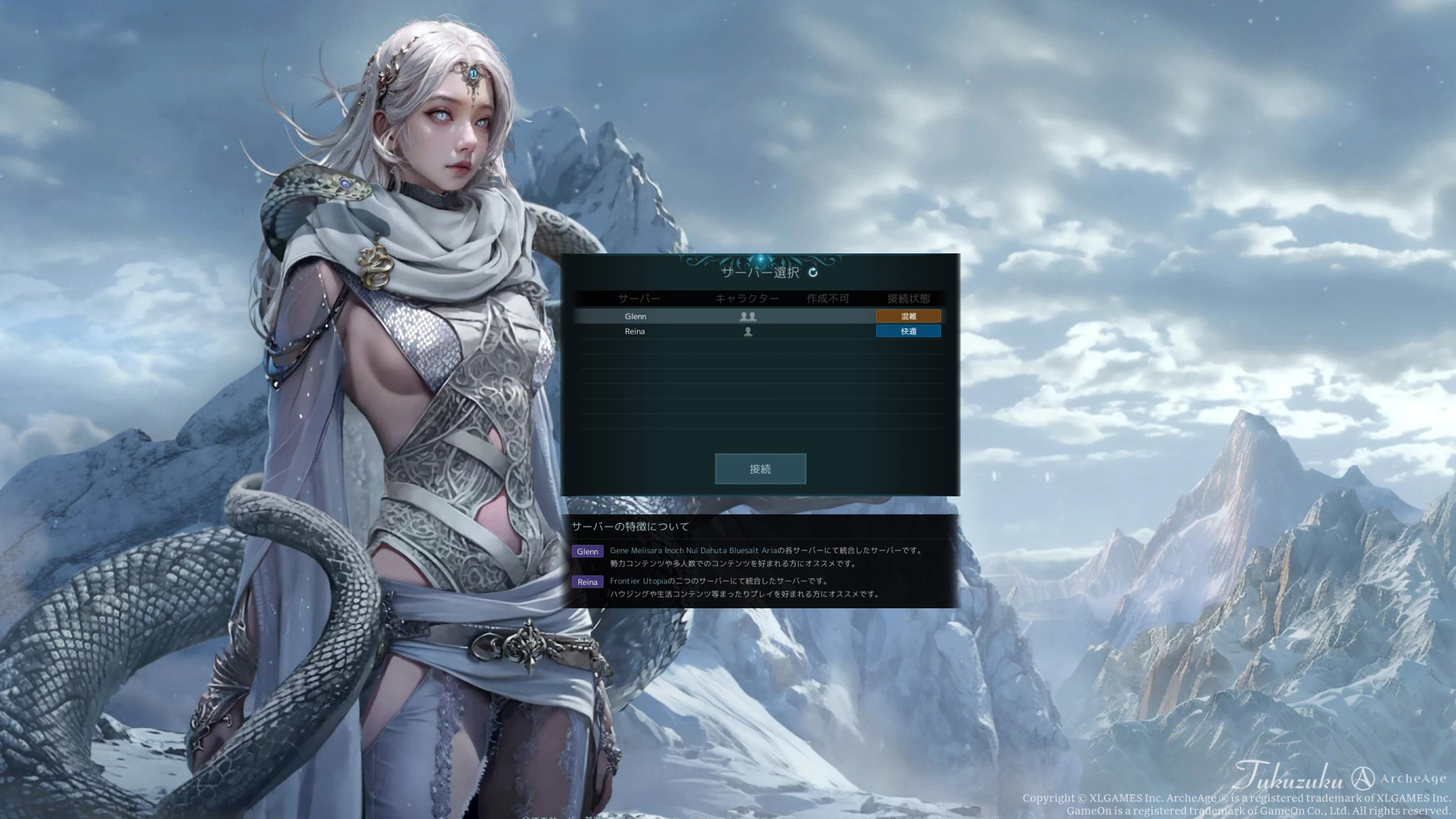Image resolution: width=1456 pixels, height=819 pixels.
Task: Click the キャラクター column header
Action: [x=747, y=298]
